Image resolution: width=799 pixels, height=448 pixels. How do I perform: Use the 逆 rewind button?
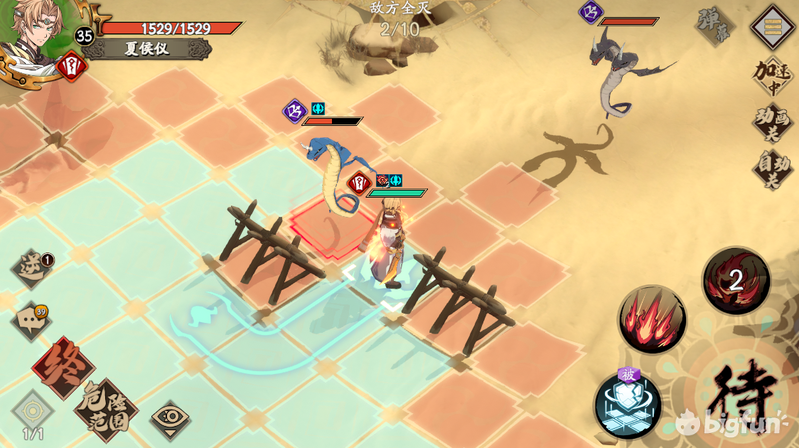click(x=32, y=269)
